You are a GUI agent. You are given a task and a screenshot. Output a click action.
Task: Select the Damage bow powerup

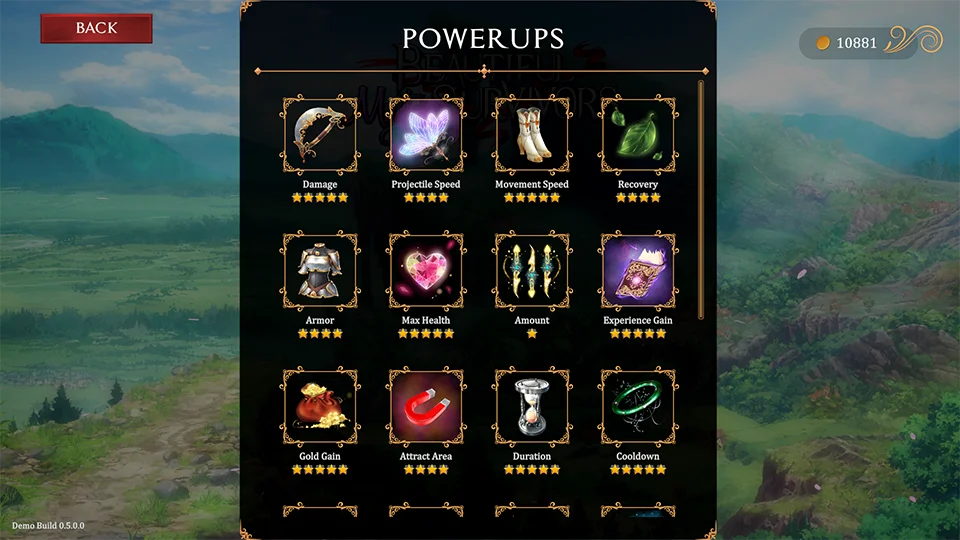(x=320, y=135)
